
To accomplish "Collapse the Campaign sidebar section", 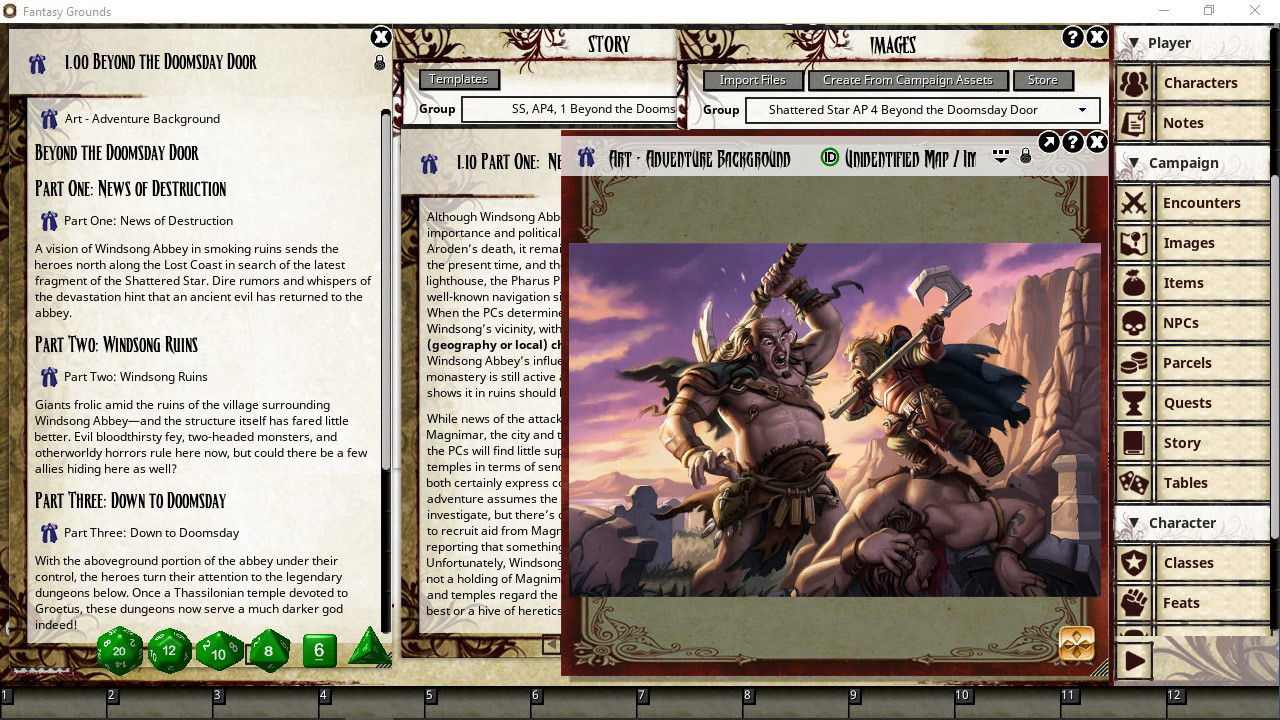I will pyautogui.click(x=1134, y=162).
